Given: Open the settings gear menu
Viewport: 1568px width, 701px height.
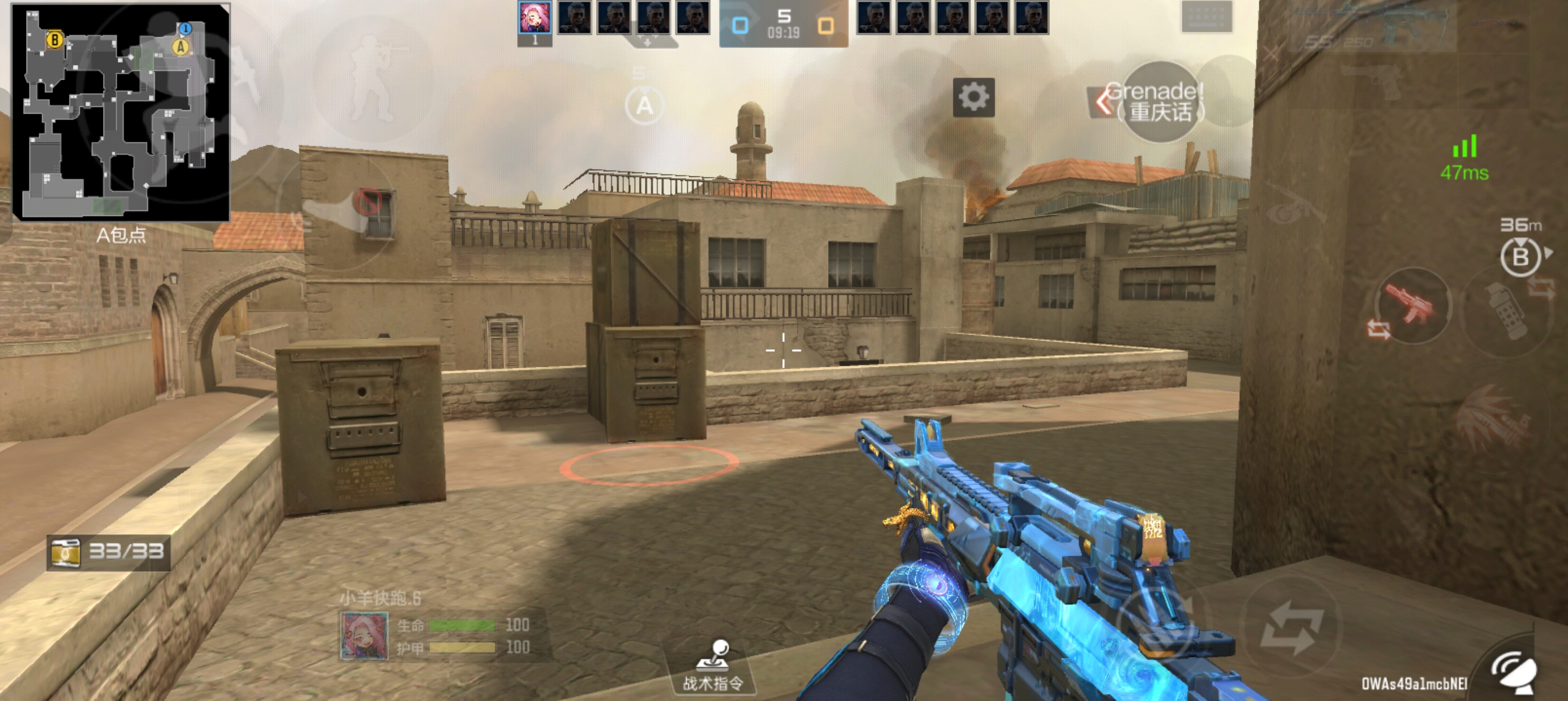Looking at the screenshot, I should (973, 97).
